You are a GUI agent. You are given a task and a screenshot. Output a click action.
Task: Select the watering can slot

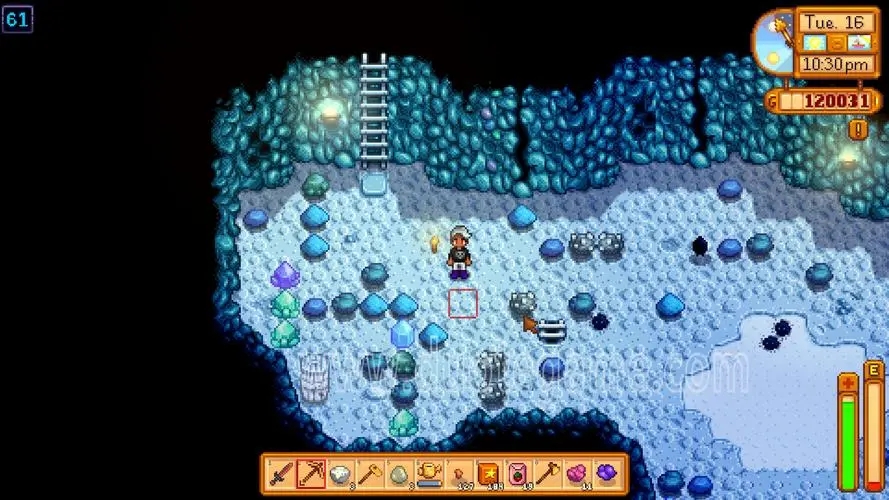coord(429,471)
